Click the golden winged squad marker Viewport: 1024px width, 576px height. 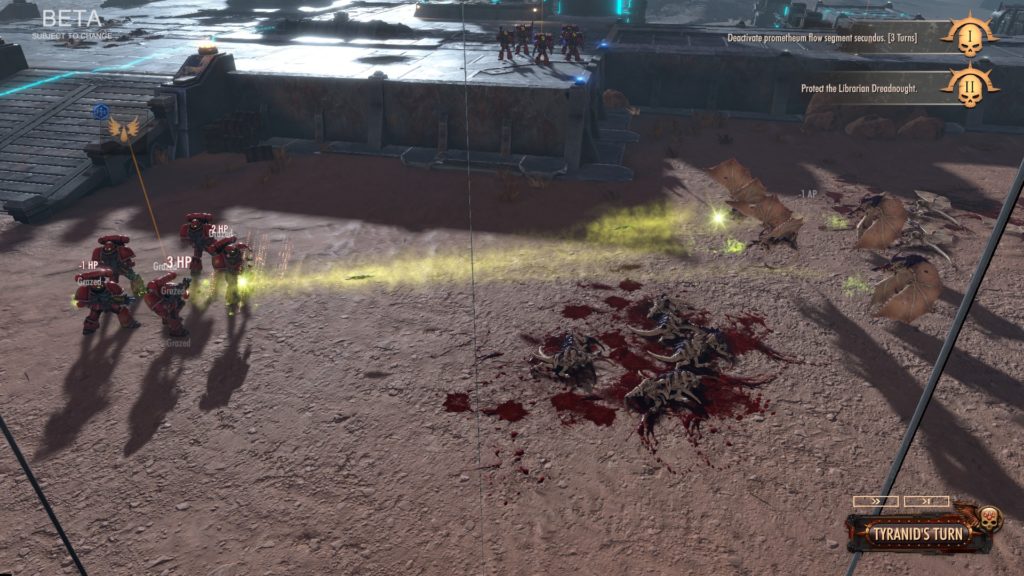tap(124, 129)
